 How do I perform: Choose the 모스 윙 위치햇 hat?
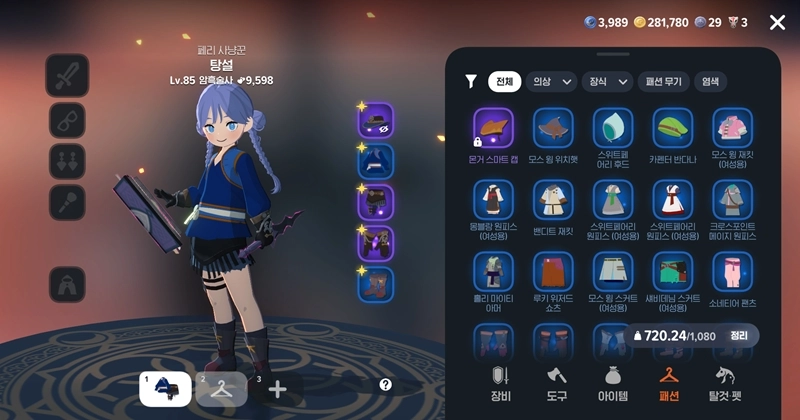click(x=553, y=129)
